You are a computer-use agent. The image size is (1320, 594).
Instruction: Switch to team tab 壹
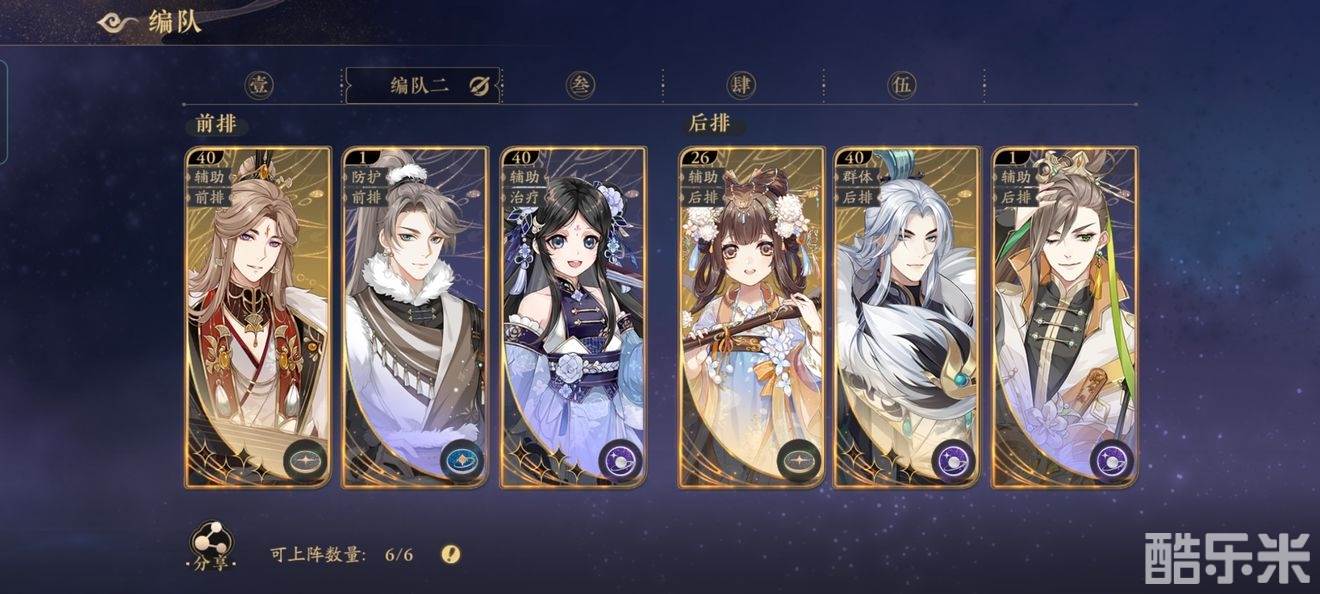click(x=260, y=85)
